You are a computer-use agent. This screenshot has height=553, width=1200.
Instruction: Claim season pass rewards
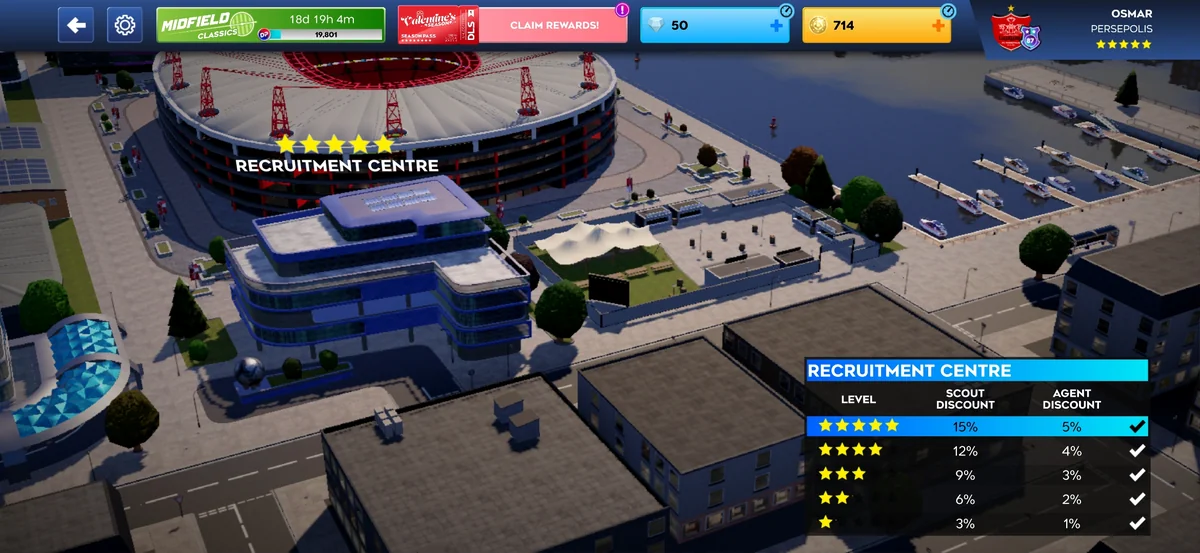tap(553, 25)
